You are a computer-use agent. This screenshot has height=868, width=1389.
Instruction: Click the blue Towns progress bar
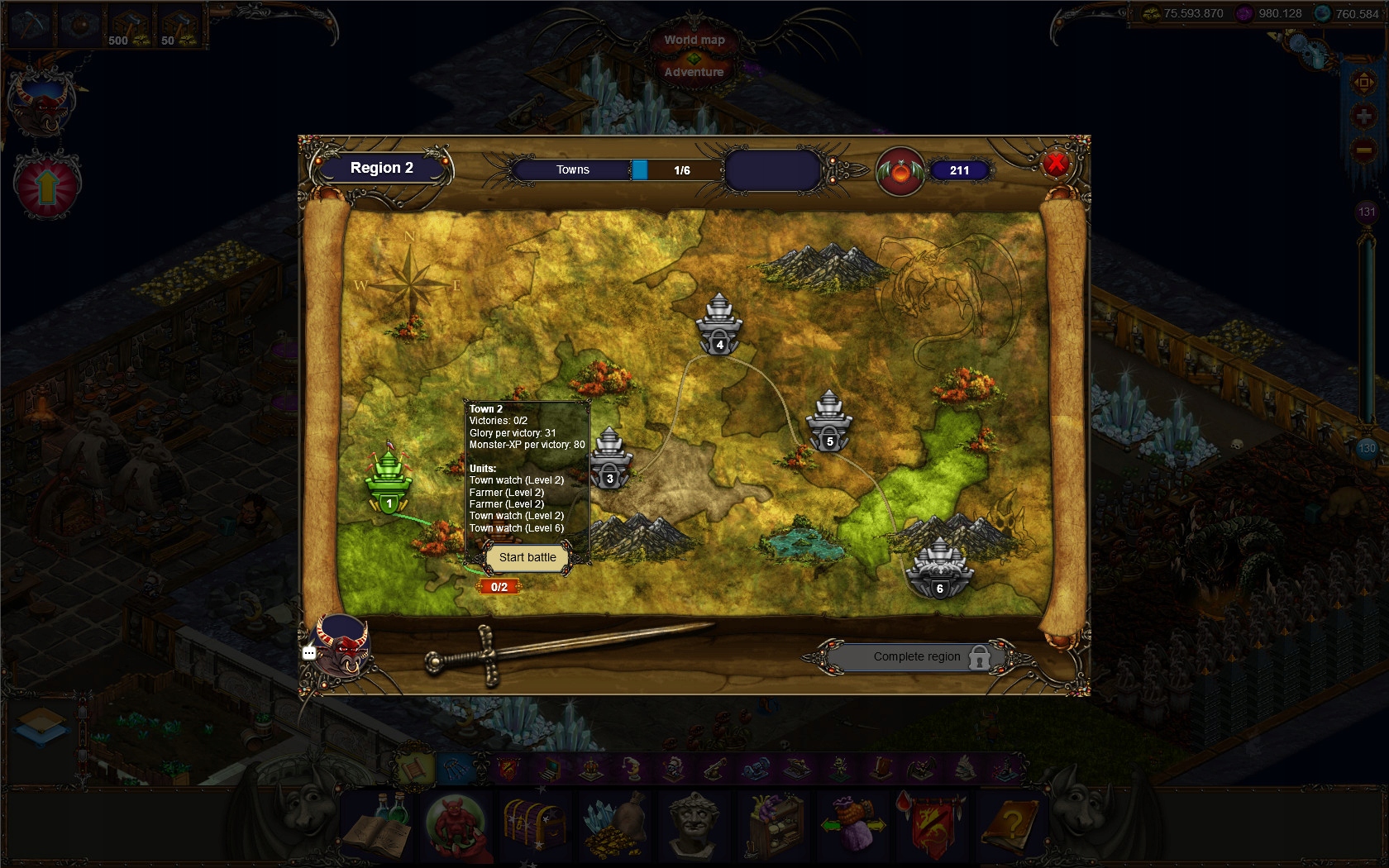pyautogui.click(x=641, y=169)
